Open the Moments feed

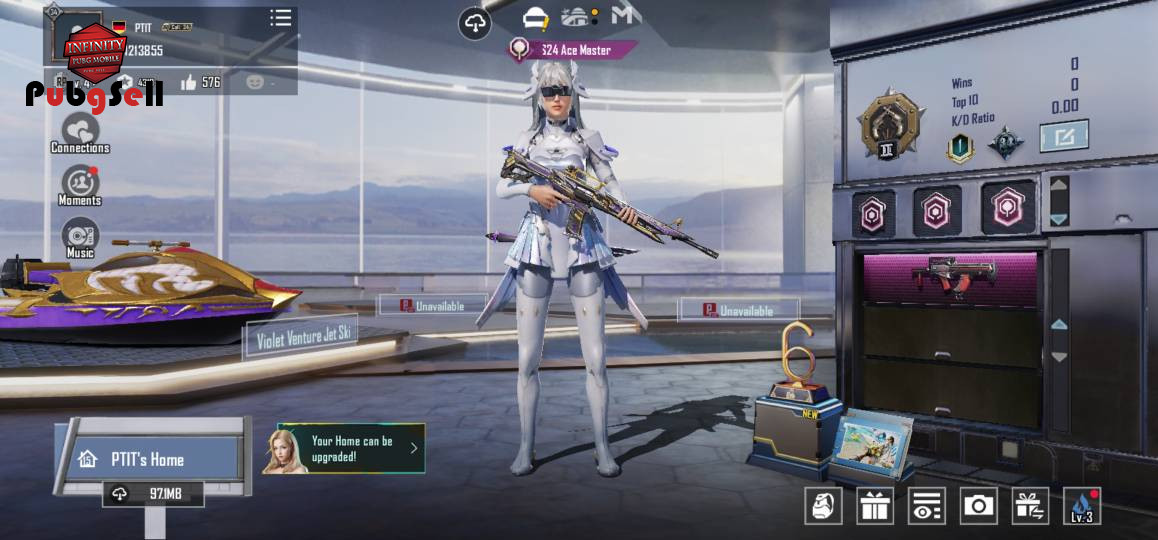click(80, 184)
